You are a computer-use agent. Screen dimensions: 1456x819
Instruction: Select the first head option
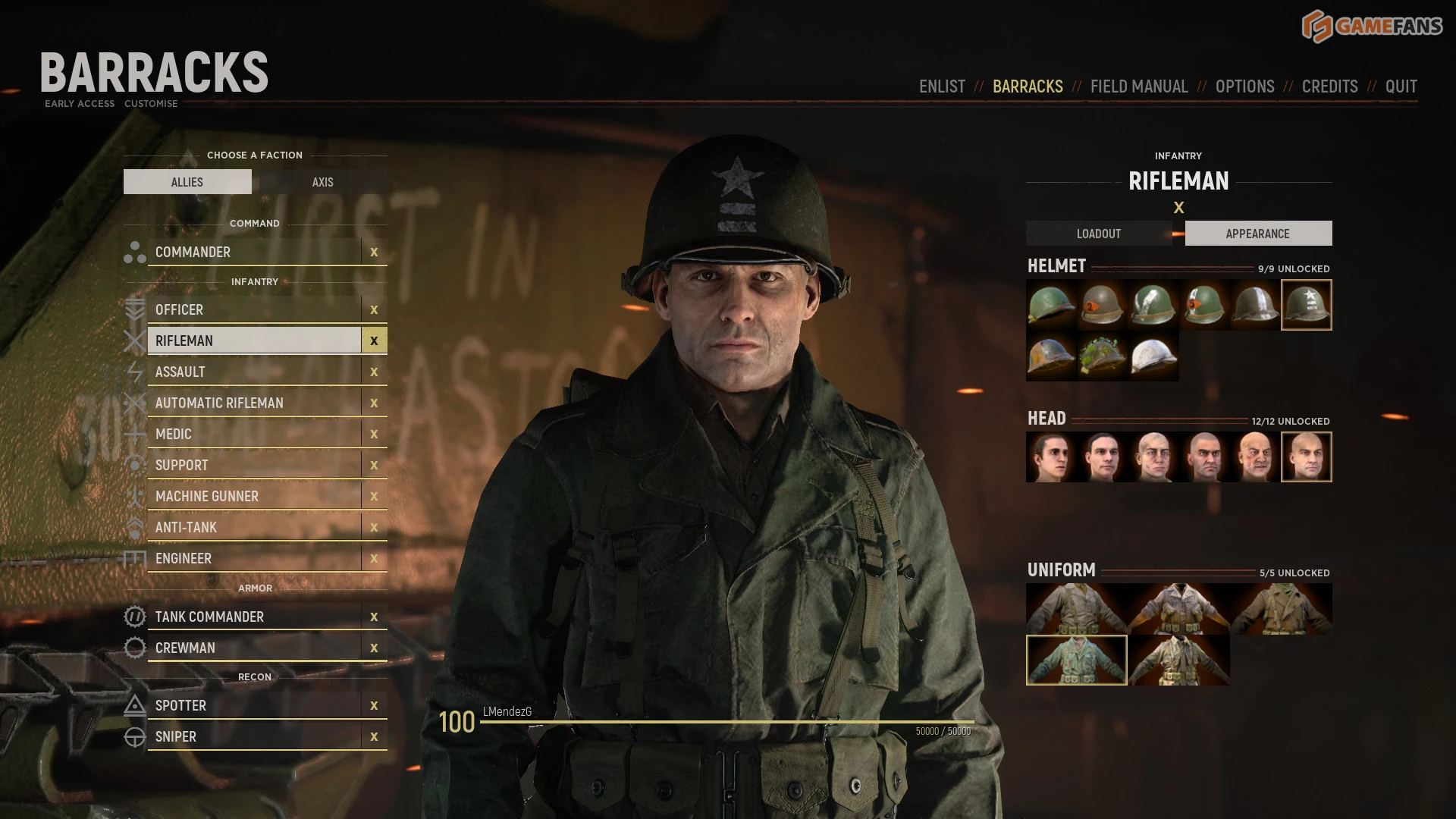(1051, 457)
